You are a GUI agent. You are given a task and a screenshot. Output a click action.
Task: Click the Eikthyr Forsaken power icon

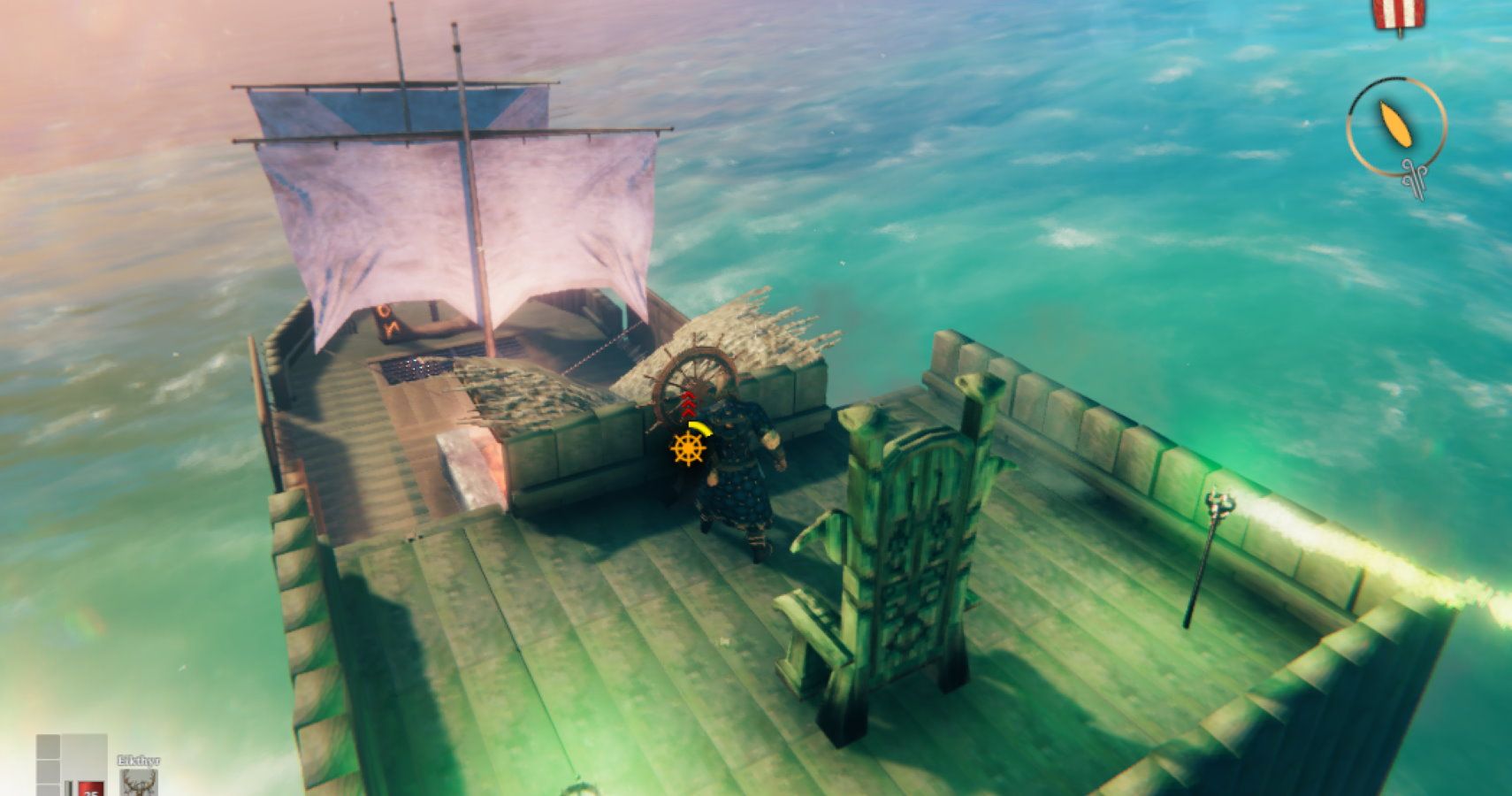tap(141, 783)
